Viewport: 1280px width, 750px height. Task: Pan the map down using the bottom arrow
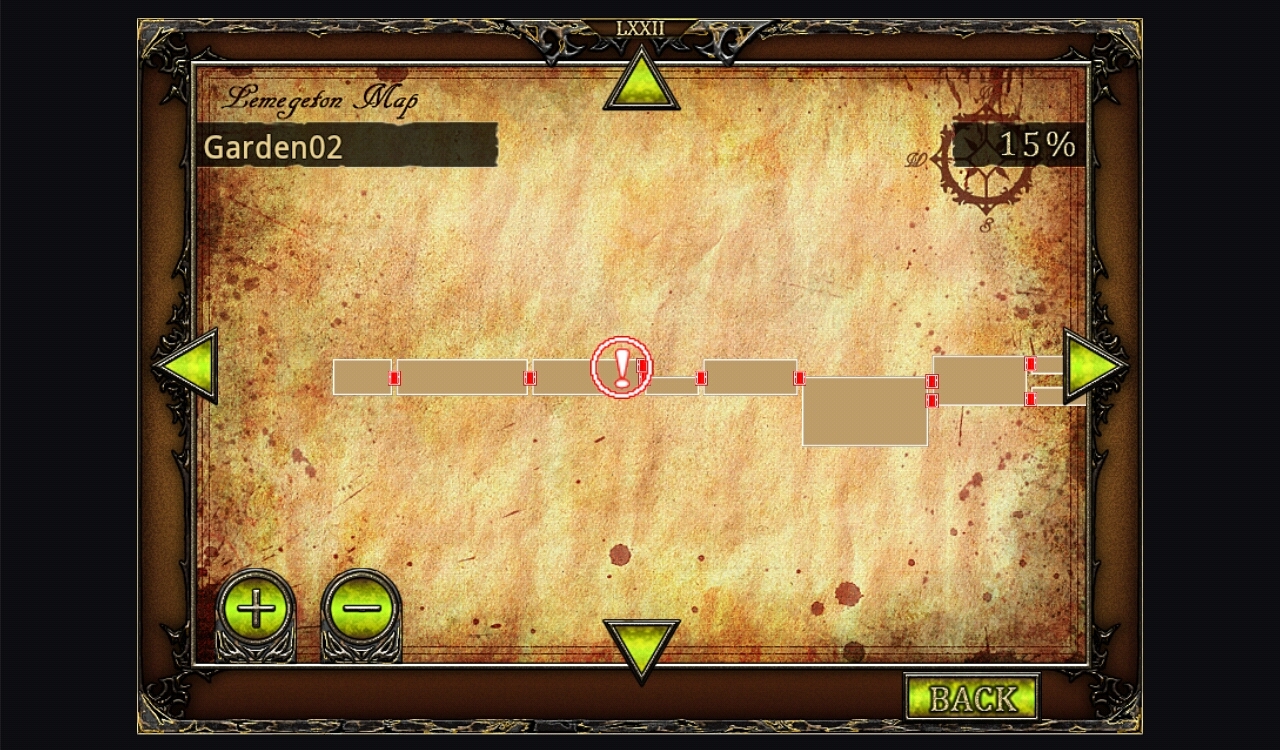(641, 645)
